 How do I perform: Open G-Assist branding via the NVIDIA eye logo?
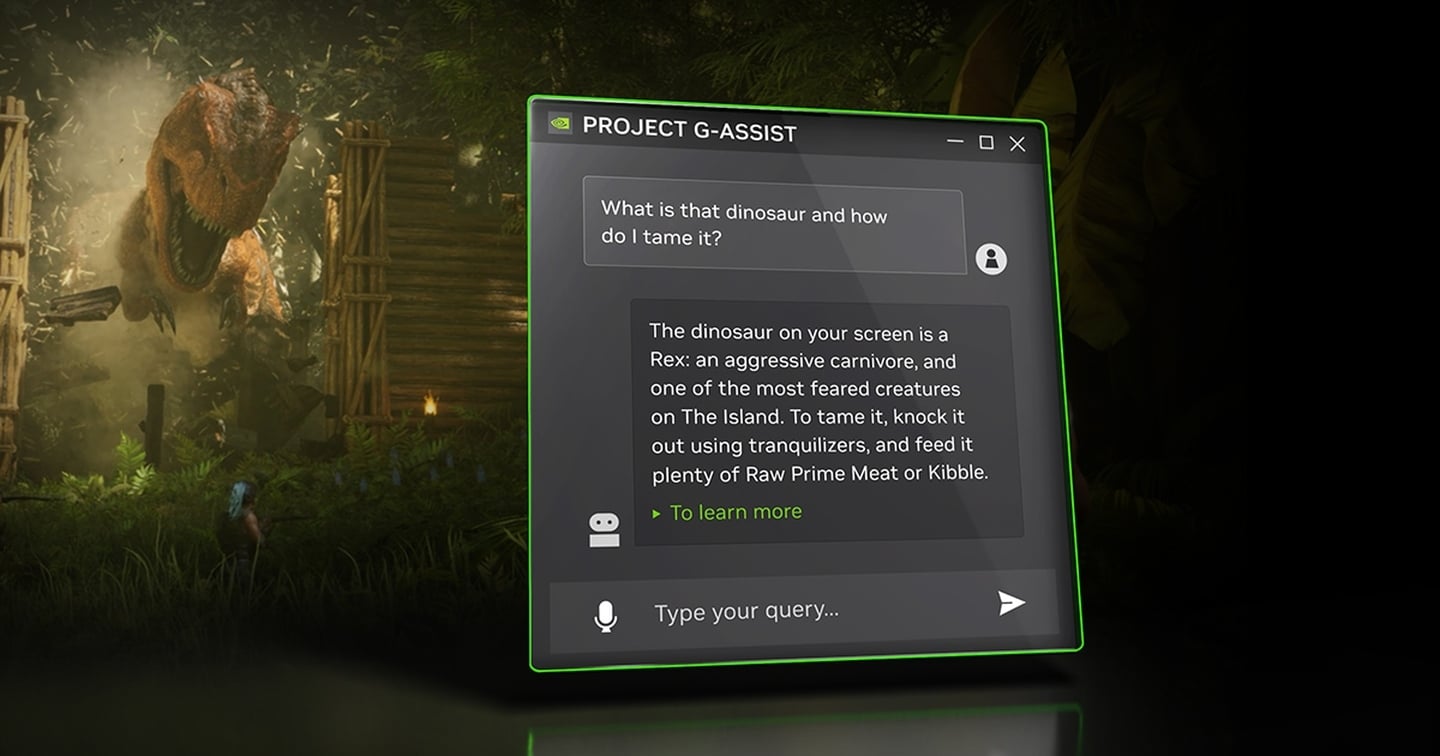[560, 125]
